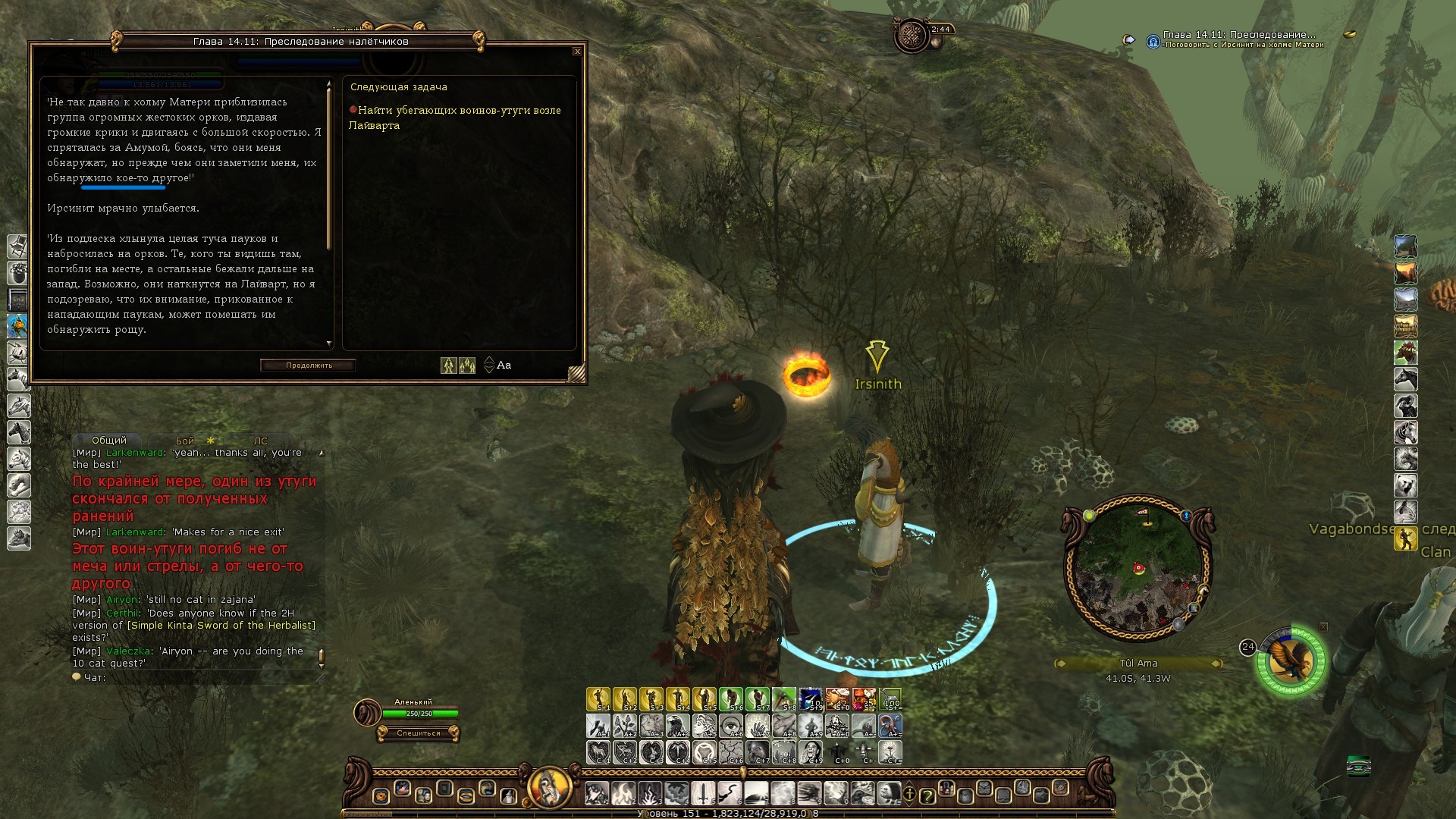Use the sword skill in slot 5
This screenshot has width=1456, height=819.
coord(703,793)
